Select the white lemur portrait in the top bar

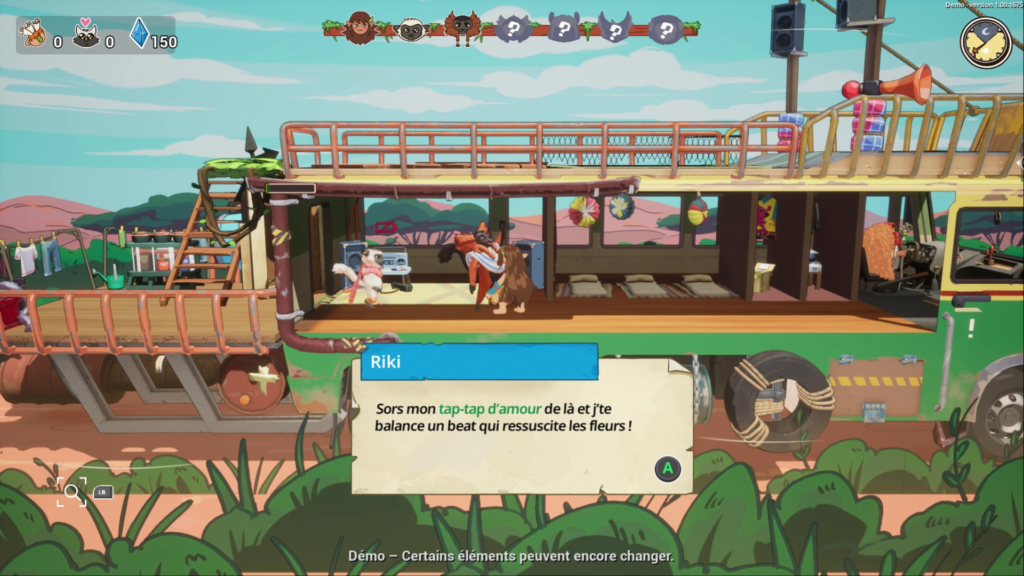point(411,30)
